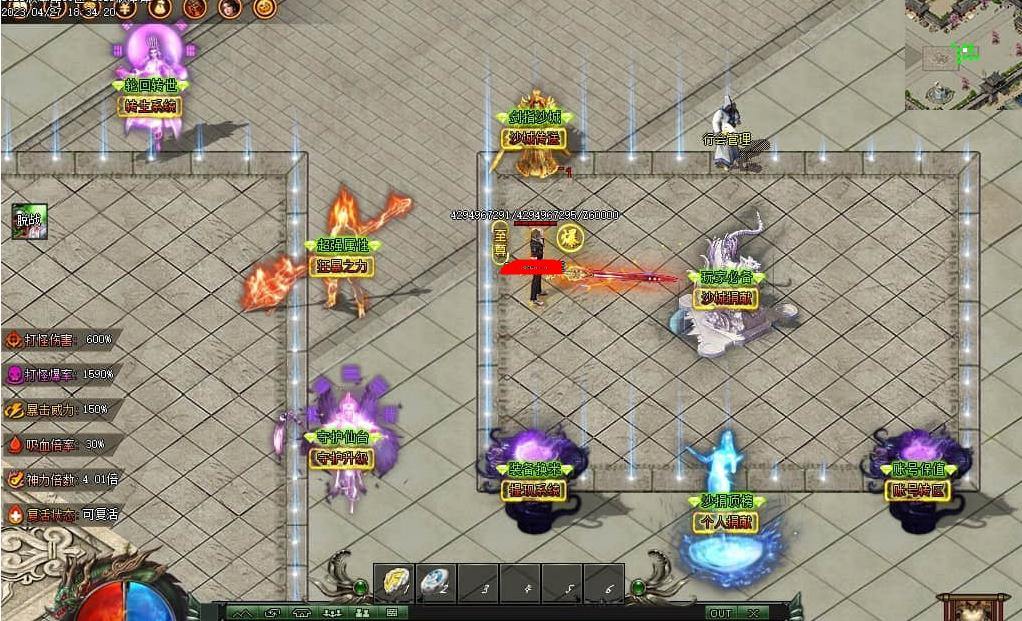Image resolution: width=1022 pixels, height=621 pixels.
Task: Click the red demon face icon
Action: point(196,9)
